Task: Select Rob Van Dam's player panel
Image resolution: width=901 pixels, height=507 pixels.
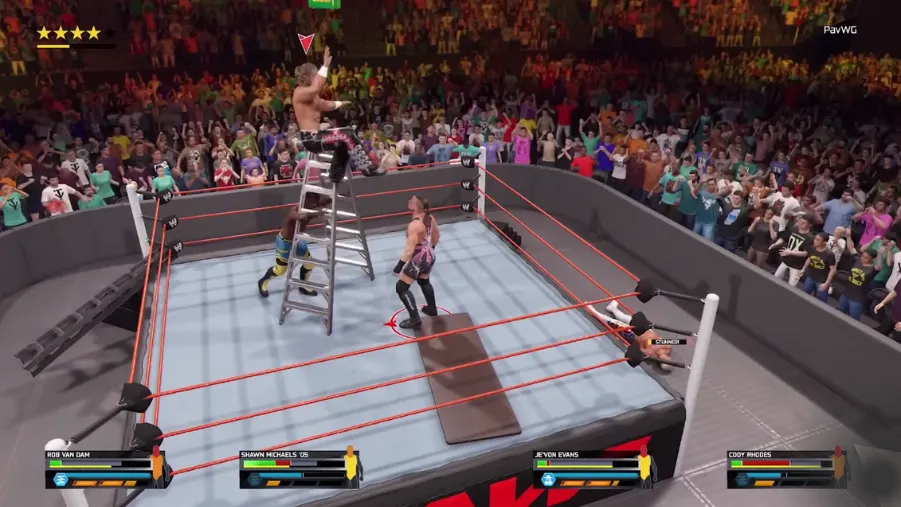Action: (x=100, y=468)
